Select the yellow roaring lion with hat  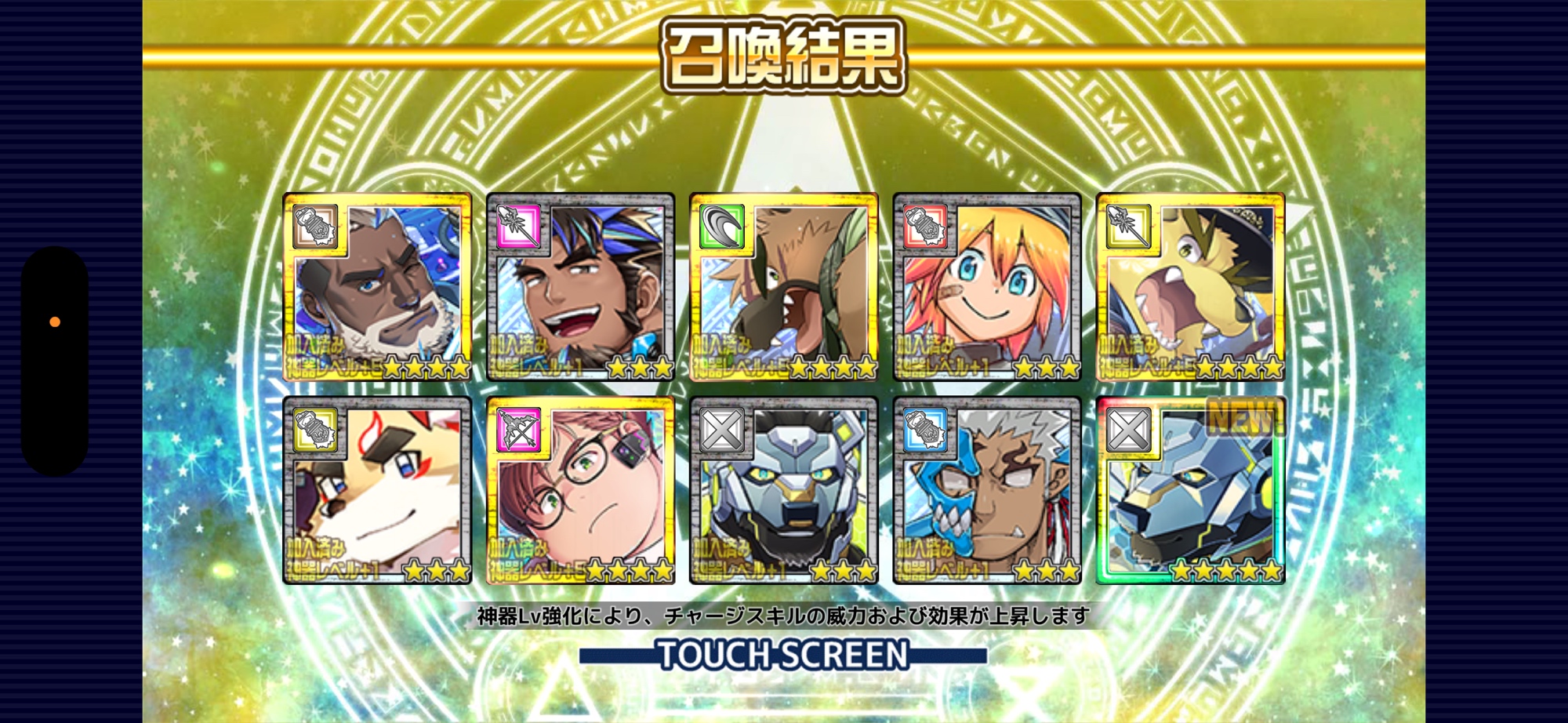tap(1190, 287)
